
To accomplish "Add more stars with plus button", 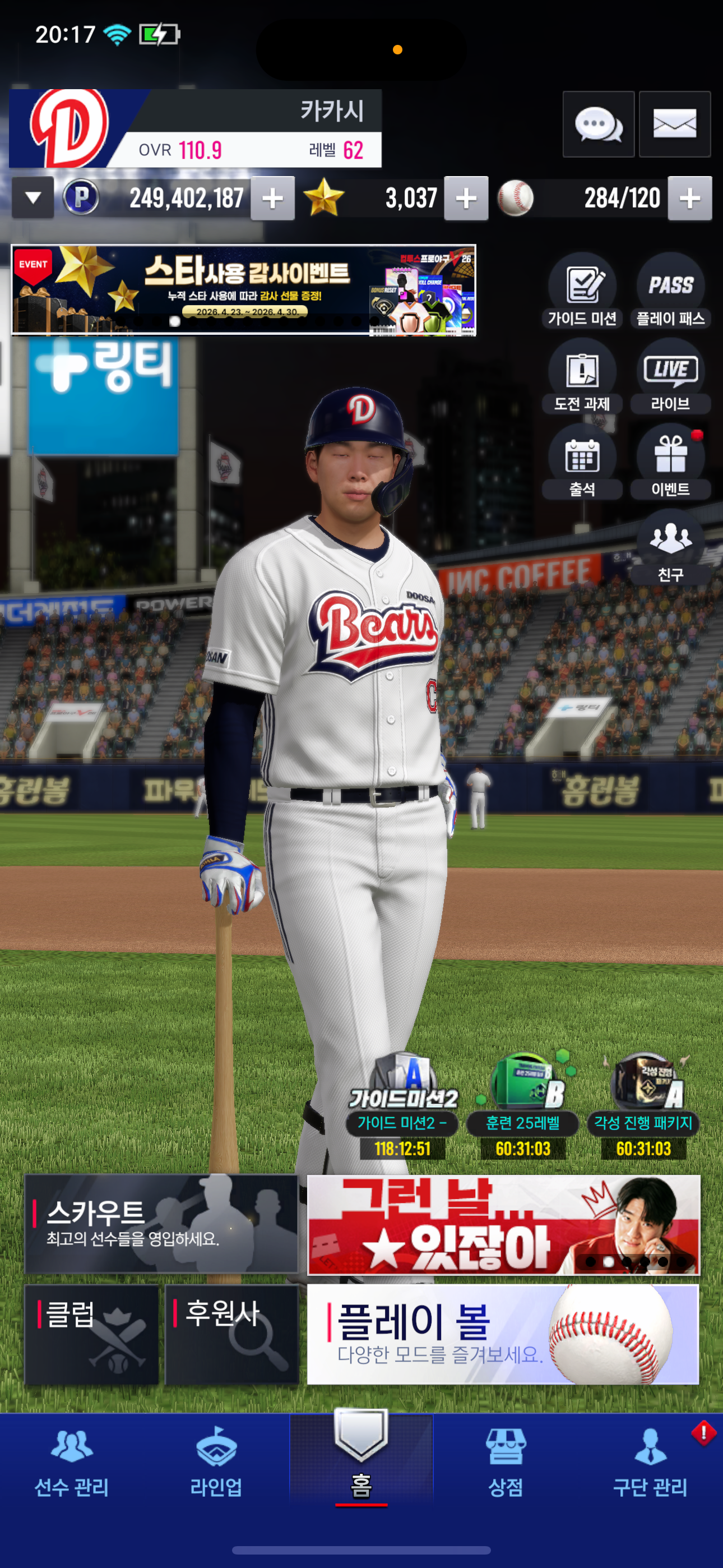I will click(466, 199).
